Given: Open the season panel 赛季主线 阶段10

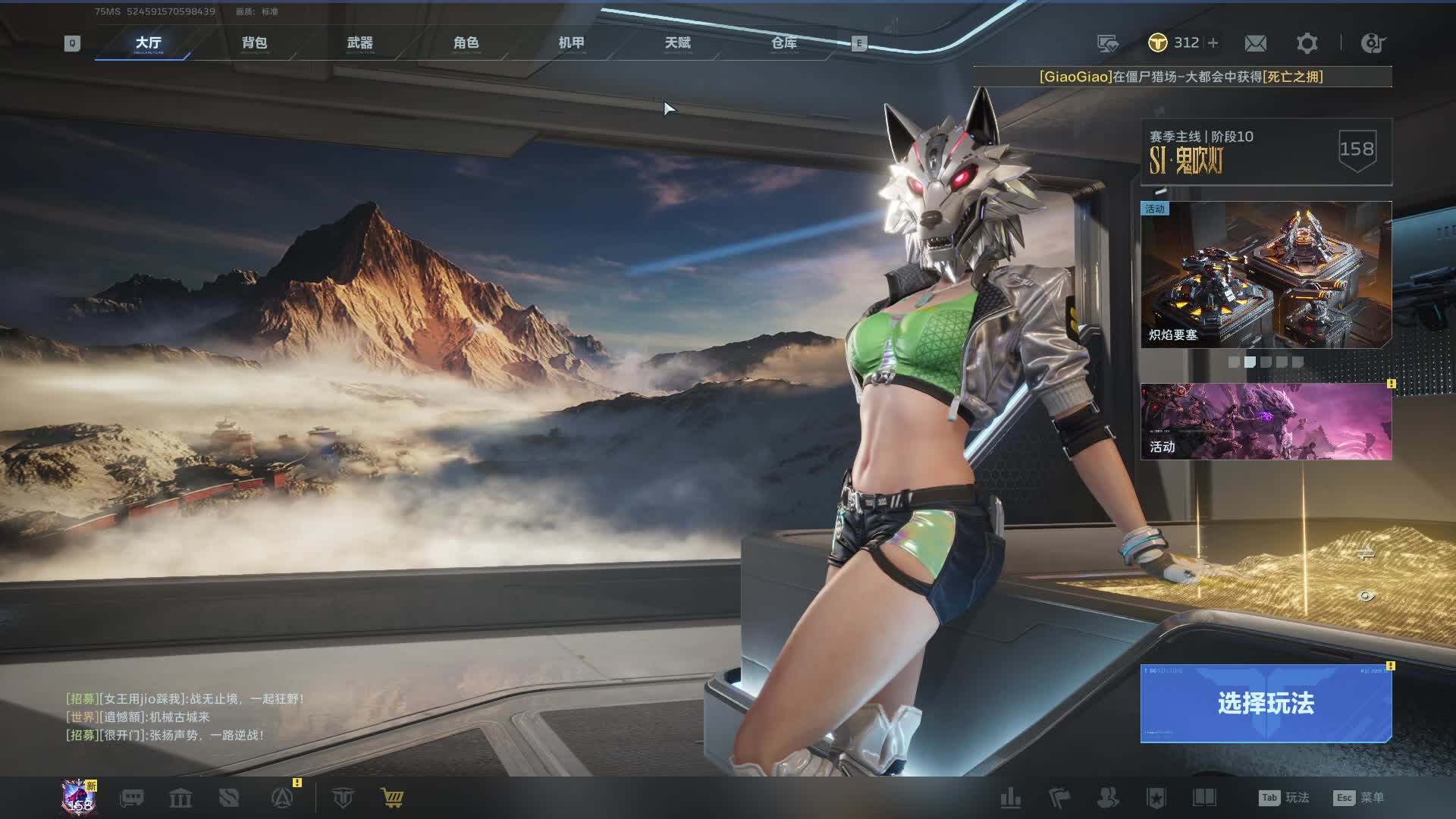Looking at the screenshot, I should tap(1266, 152).
